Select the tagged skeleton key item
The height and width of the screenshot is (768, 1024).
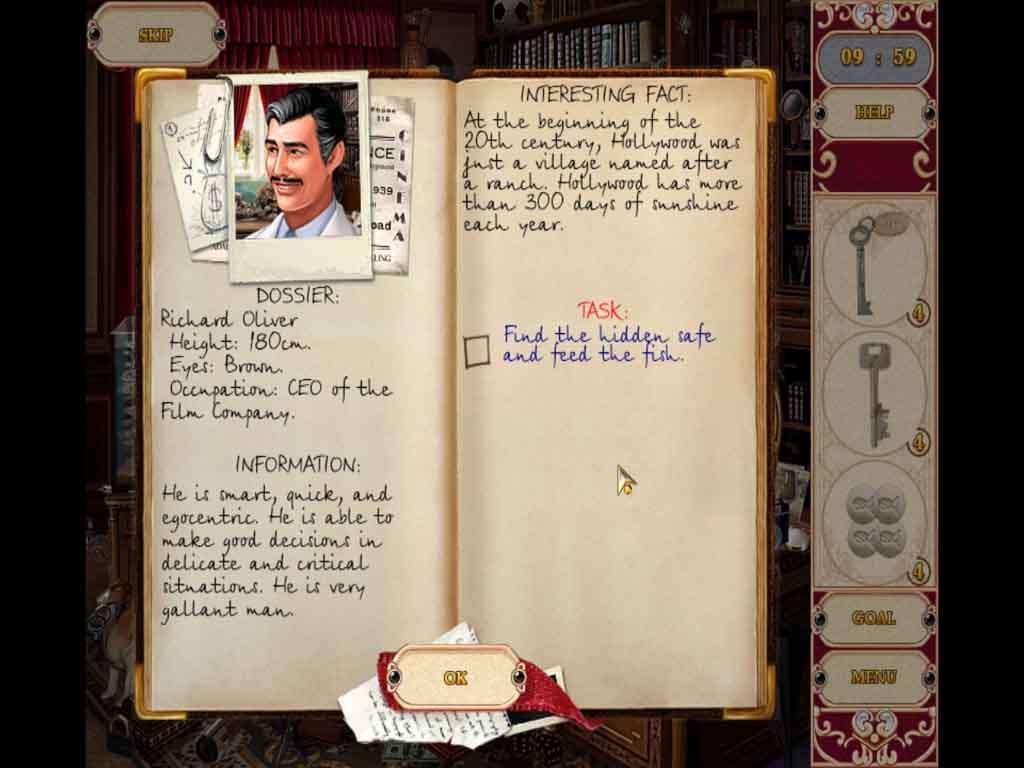(x=871, y=264)
